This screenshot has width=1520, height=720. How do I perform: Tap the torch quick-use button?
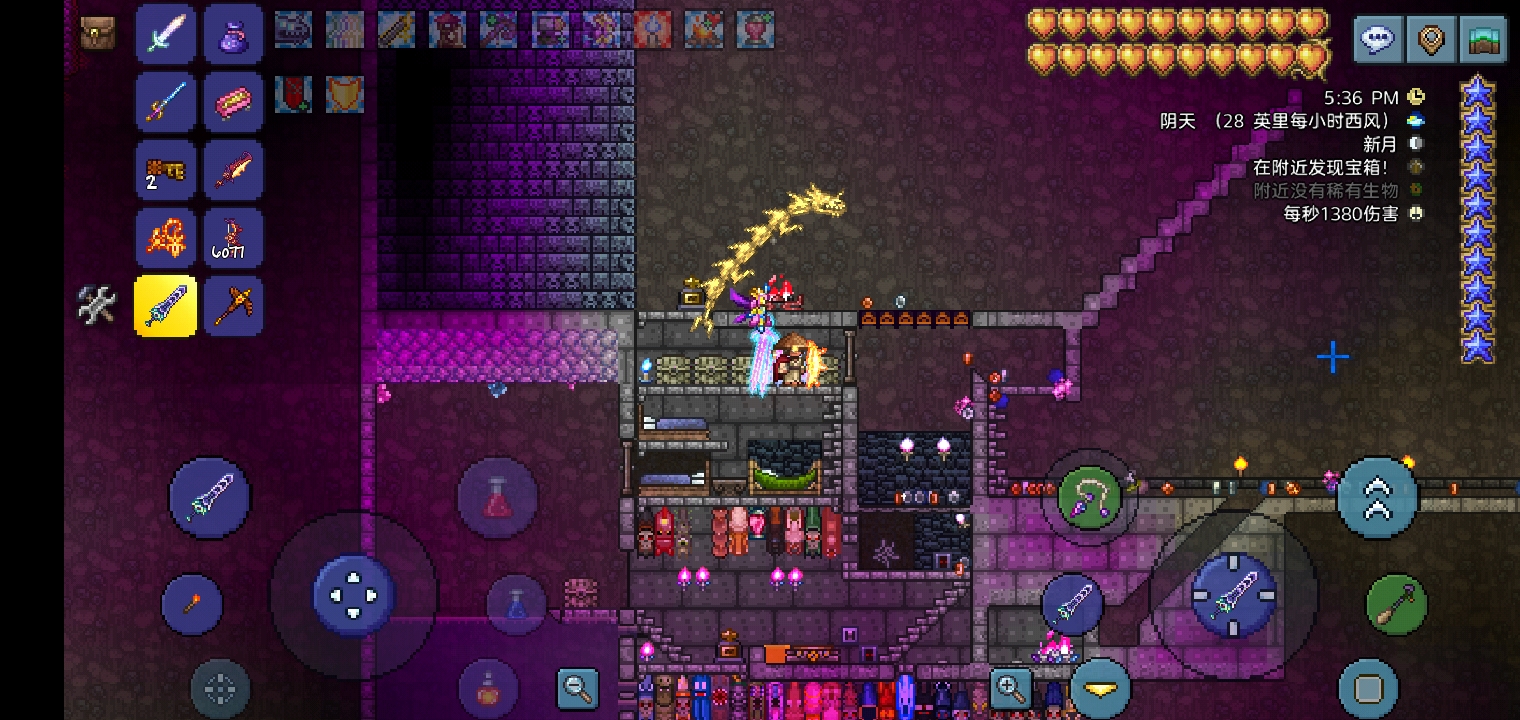coord(191,604)
